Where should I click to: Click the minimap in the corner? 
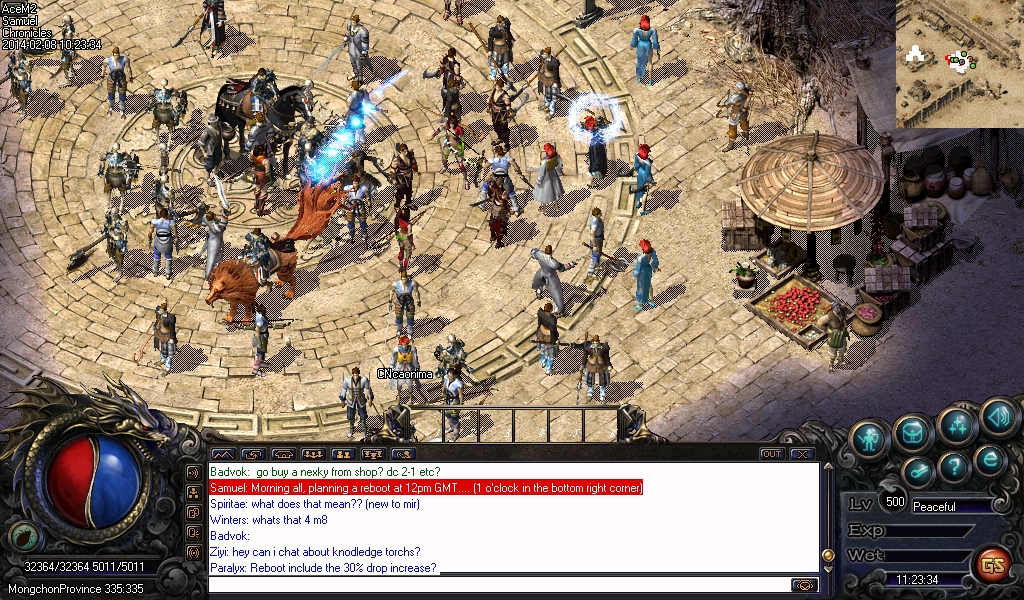959,64
